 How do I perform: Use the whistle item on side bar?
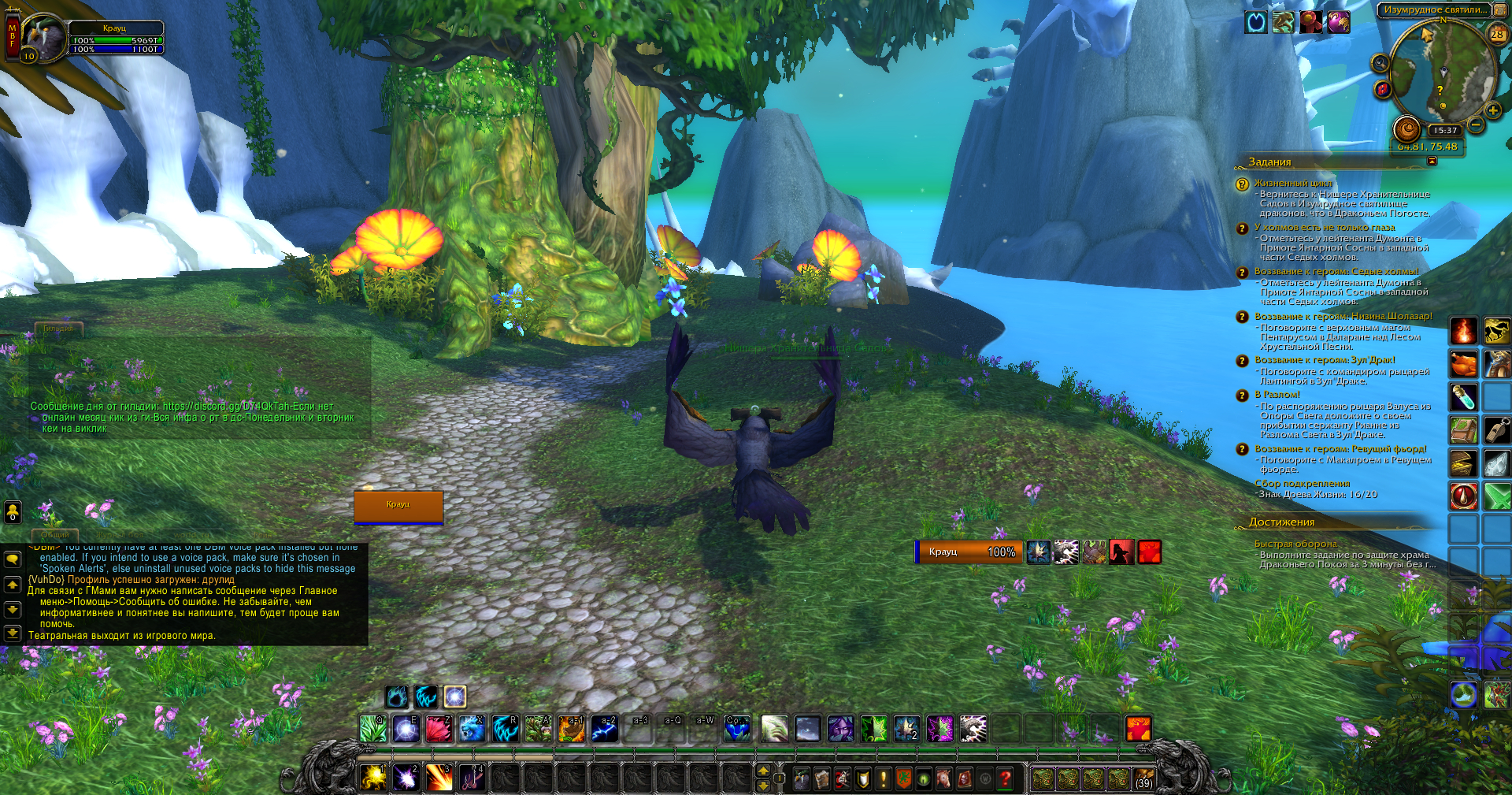[1496, 430]
